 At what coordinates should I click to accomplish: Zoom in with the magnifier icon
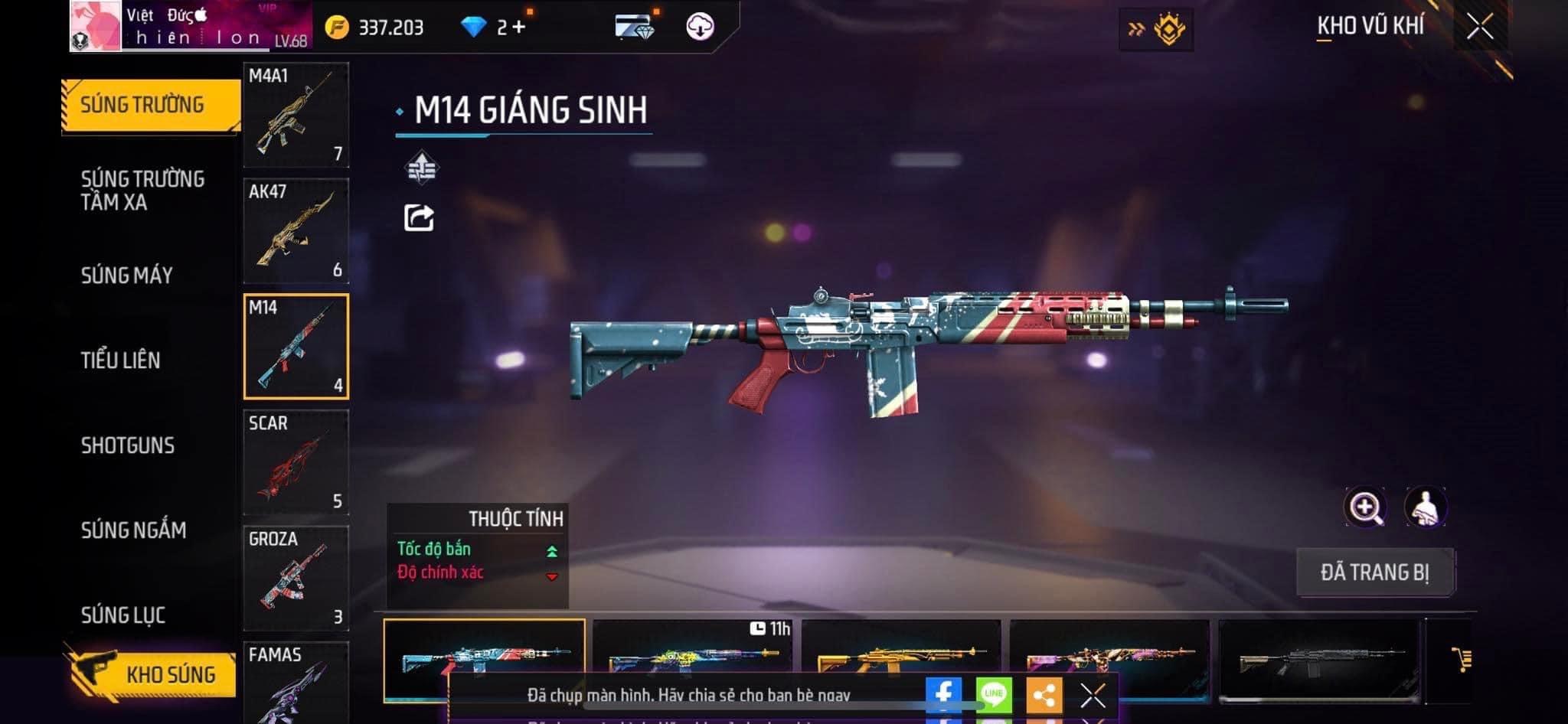coord(1364,507)
